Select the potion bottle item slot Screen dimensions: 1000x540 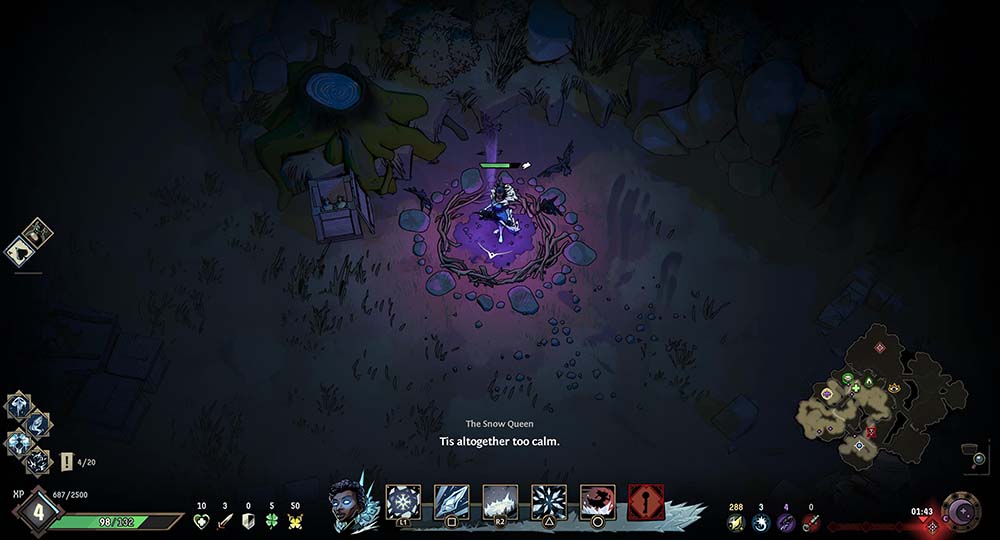pyautogui.click(x=40, y=232)
